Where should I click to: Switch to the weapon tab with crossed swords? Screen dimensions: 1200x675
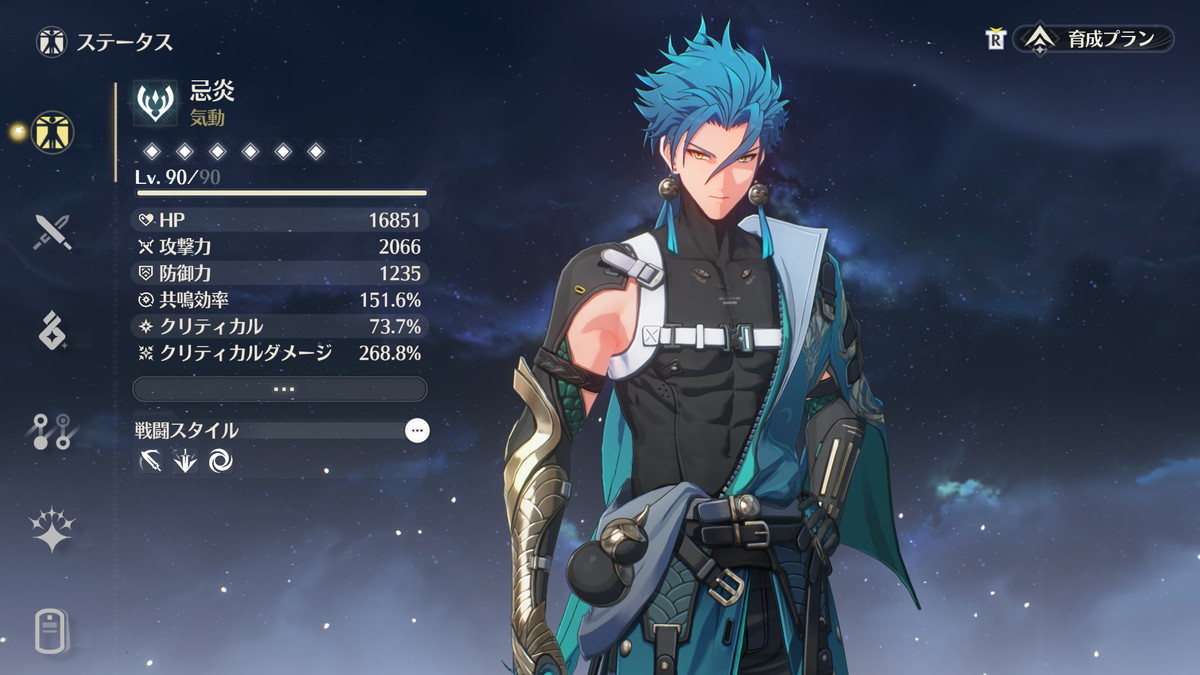(x=52, y=231)
